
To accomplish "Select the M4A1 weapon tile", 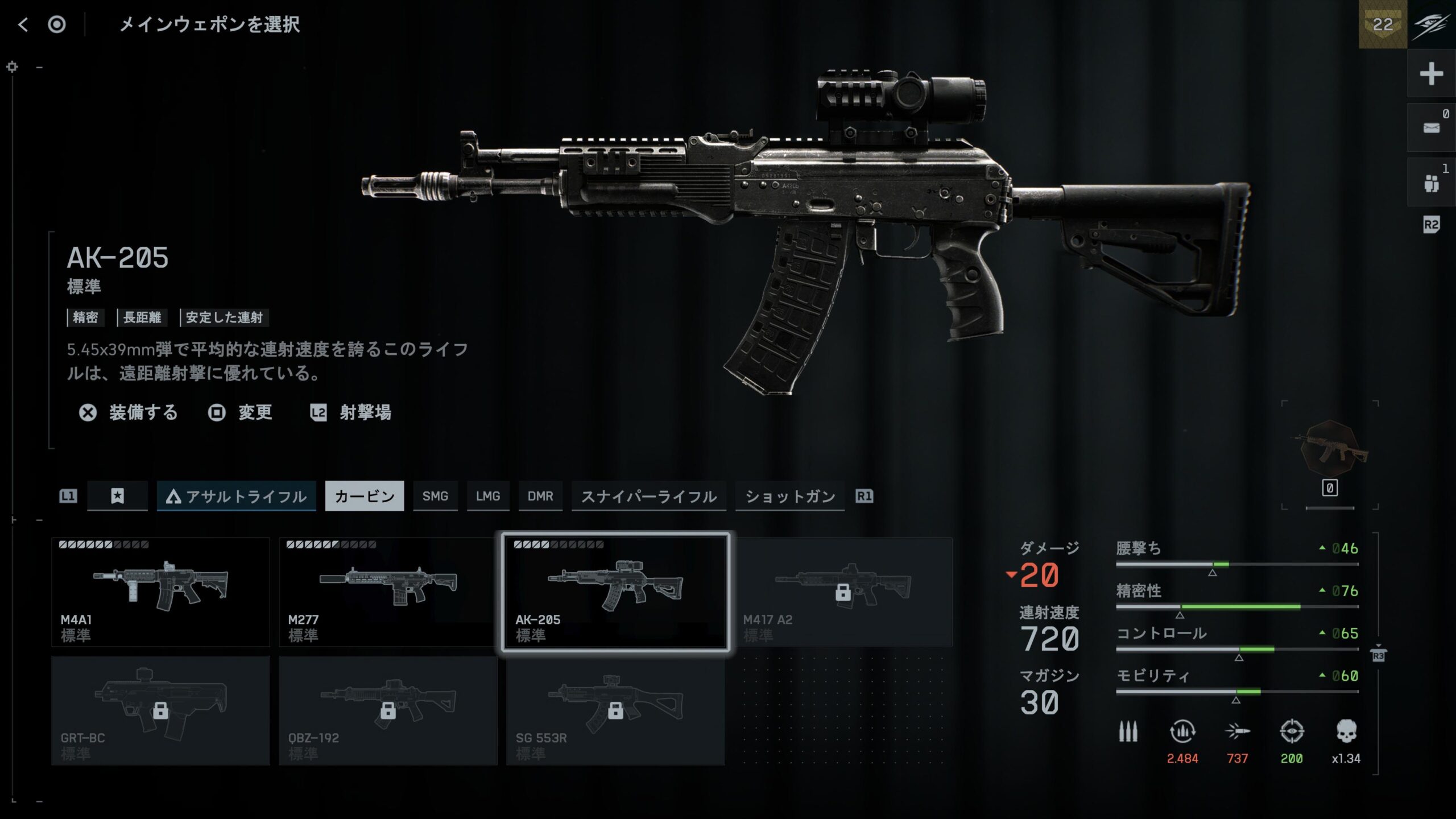I will pos(160,592).
